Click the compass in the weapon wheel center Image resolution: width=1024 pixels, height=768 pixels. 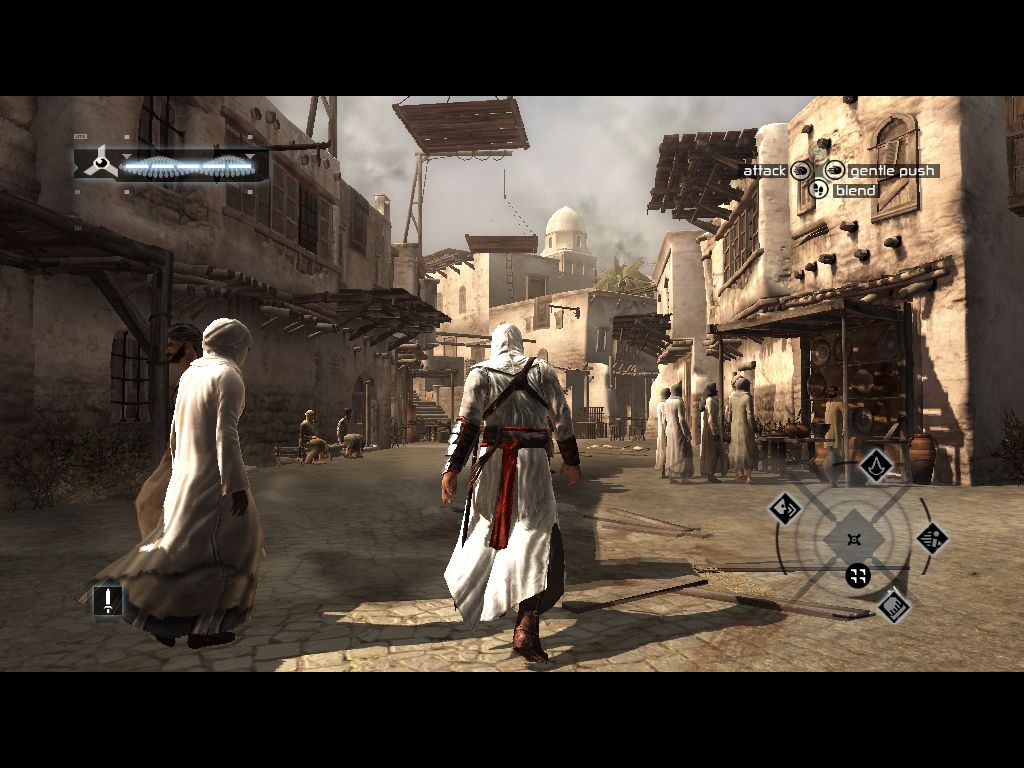[853, 539]
